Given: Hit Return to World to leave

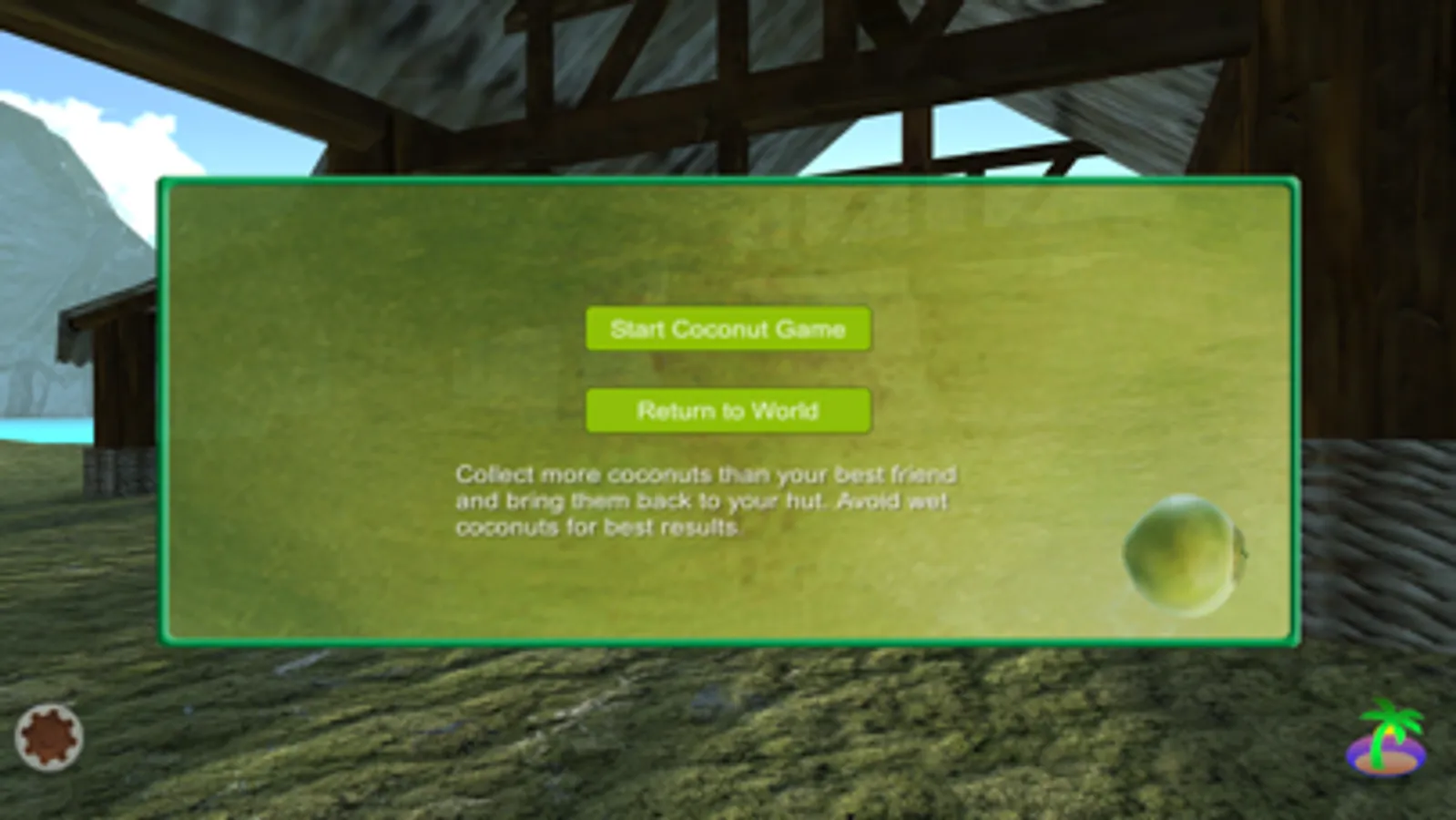Looking at the screenshot, I should pos(728,410).
